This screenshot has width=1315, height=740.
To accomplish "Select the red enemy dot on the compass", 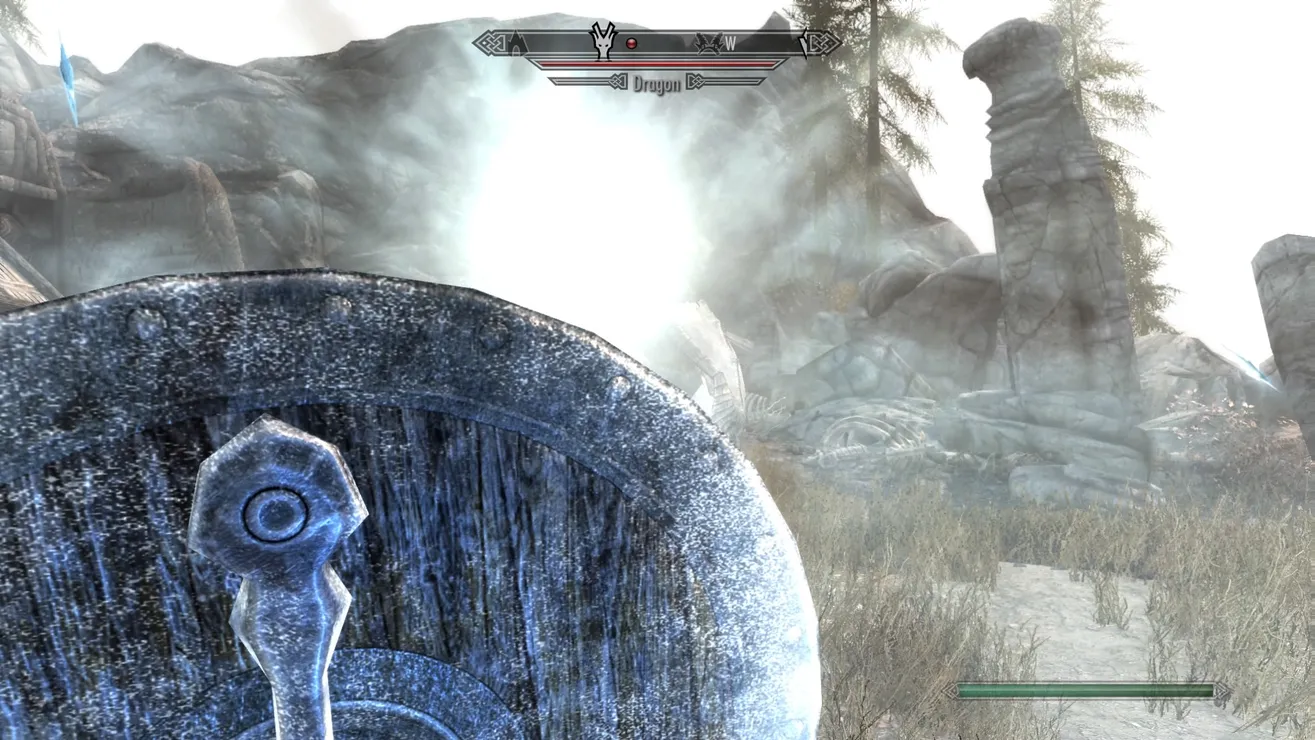I will point(631,44).
